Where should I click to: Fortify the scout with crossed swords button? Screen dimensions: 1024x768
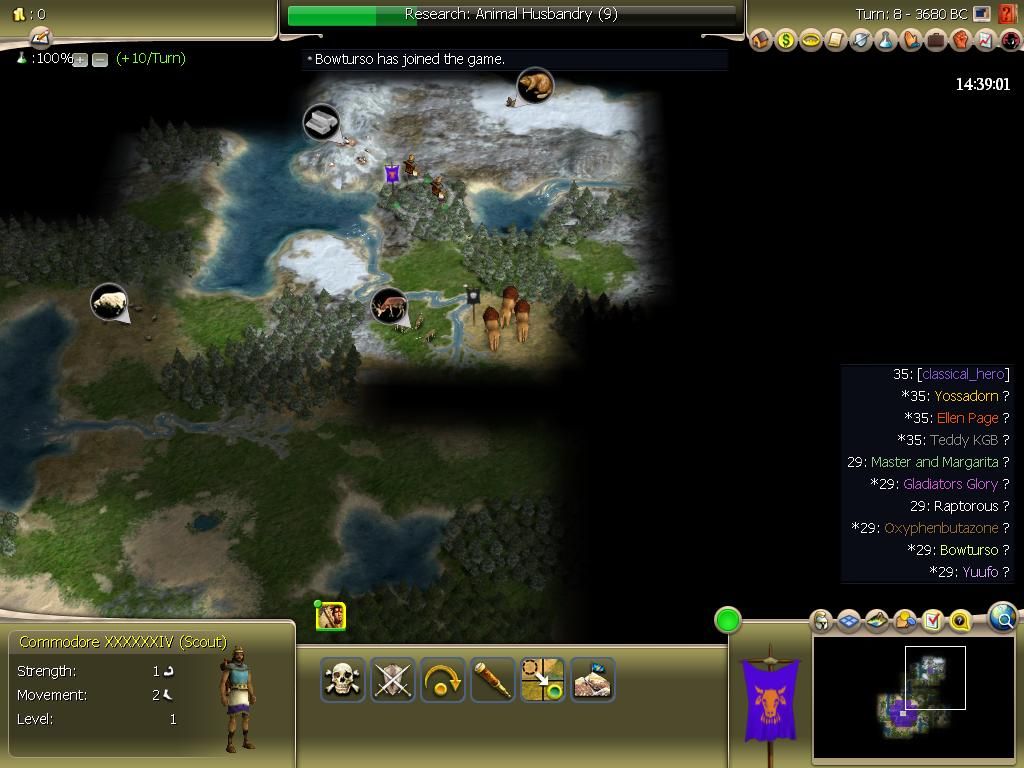tap(392, 680)
